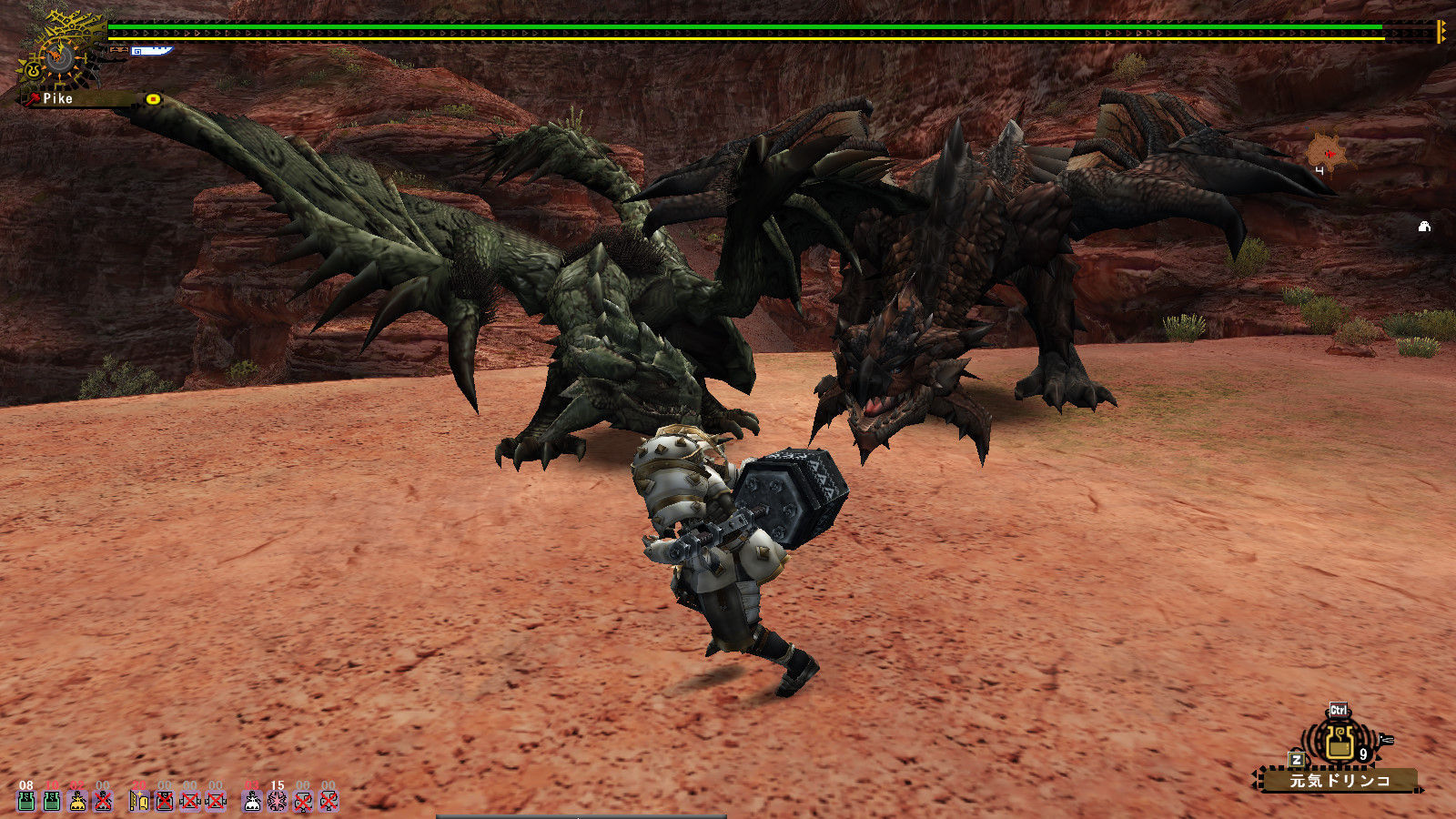
Task: Click the crossed-out jar shortcut
Action: (x=165, y=800)
